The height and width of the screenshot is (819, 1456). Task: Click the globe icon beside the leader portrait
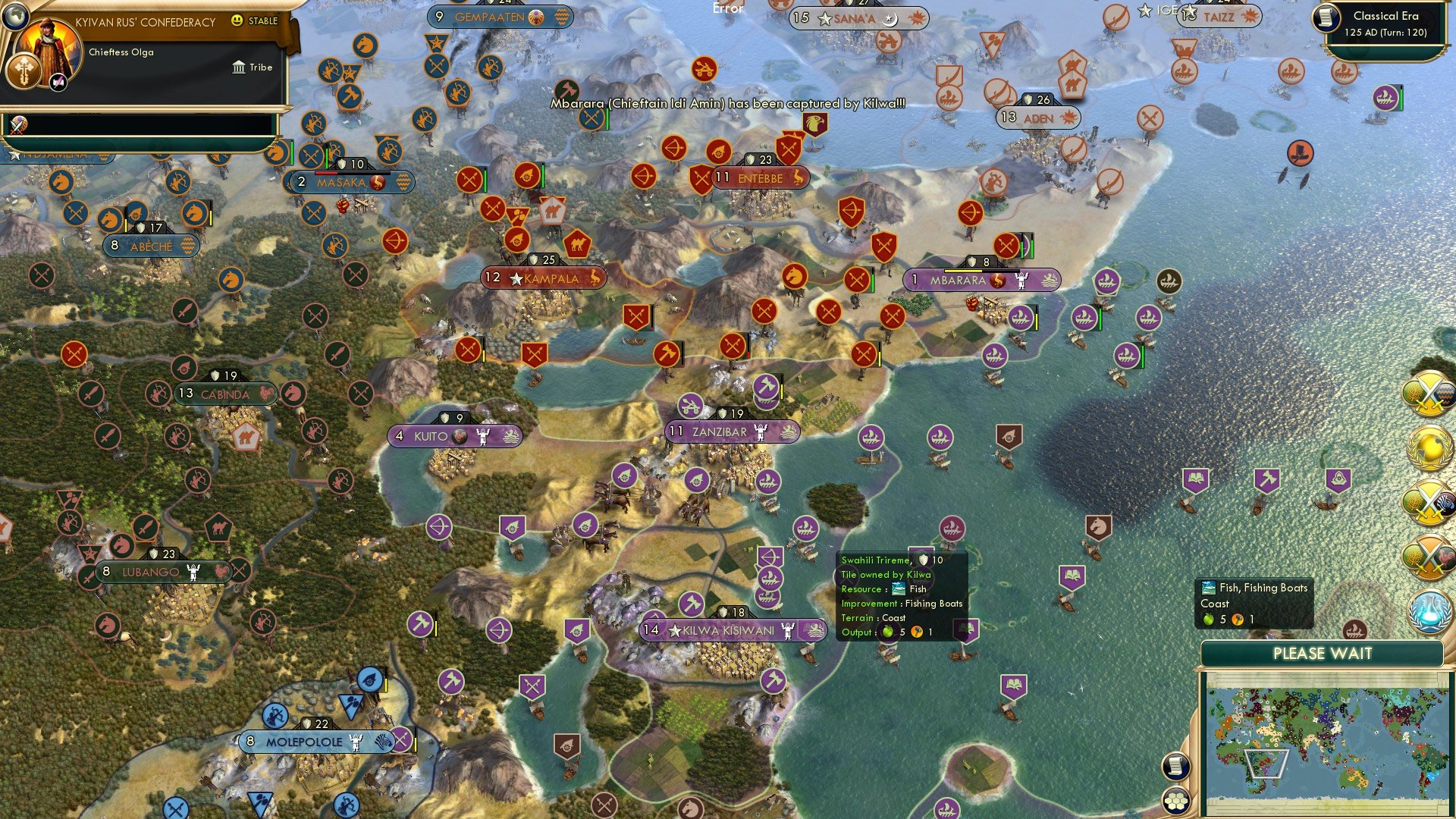click(x=15, y=16)
